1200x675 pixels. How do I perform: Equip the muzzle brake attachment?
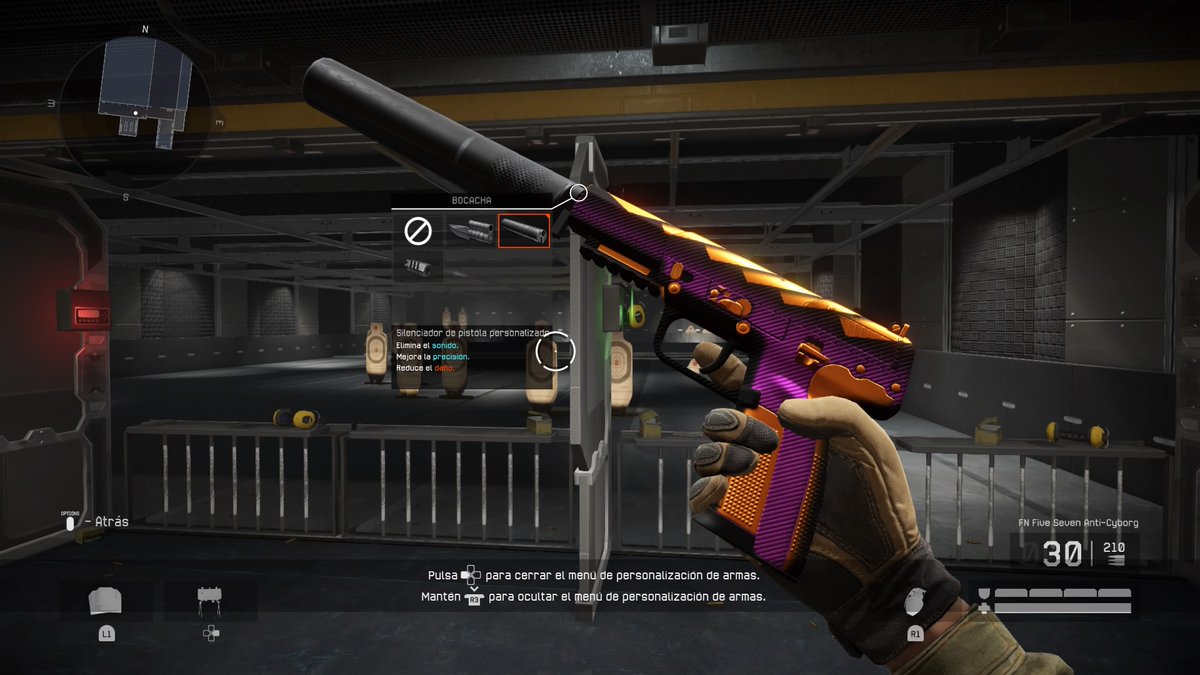click(417, 266)
